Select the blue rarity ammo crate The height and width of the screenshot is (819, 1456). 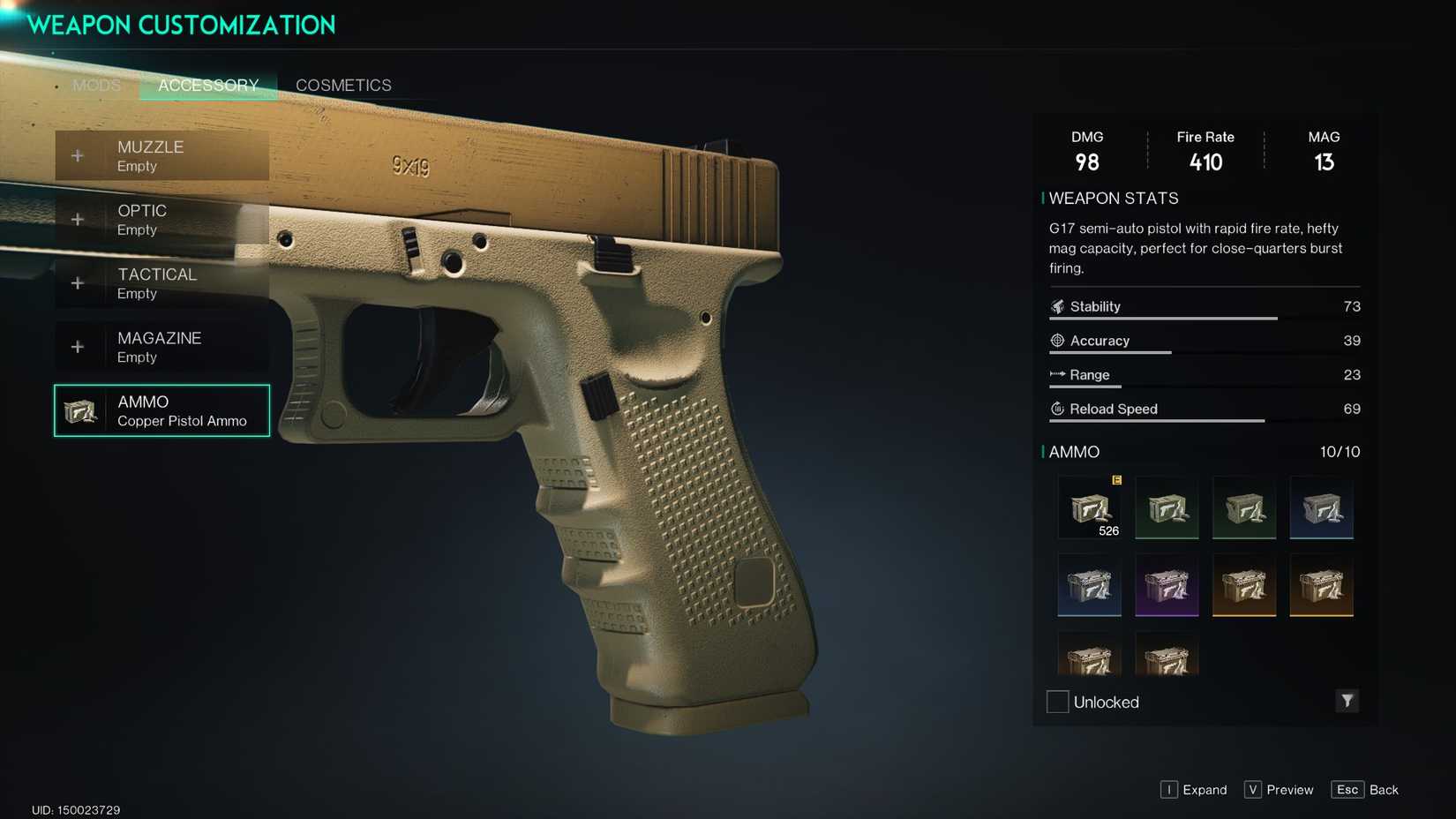click(1323, 507)
